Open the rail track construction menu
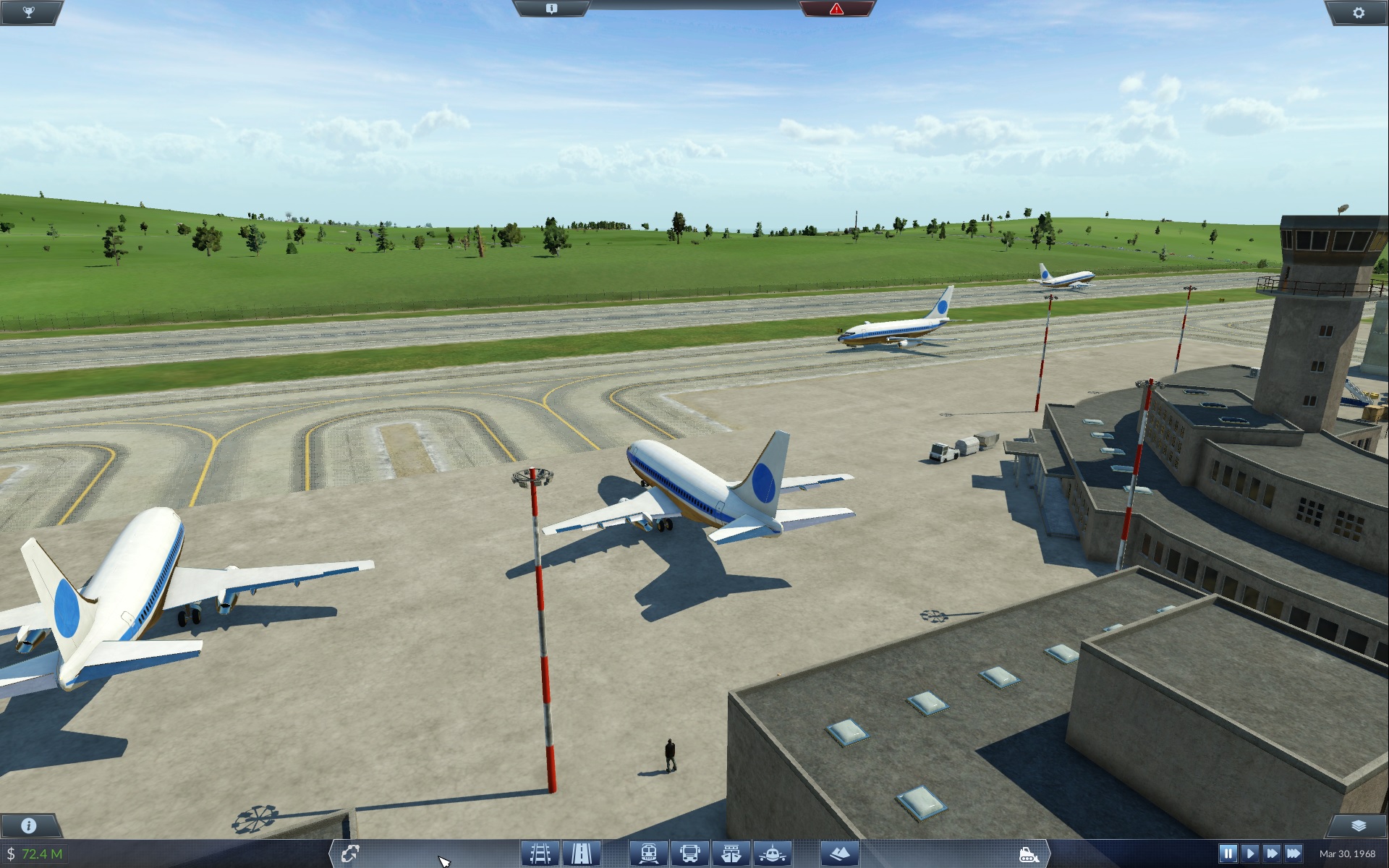 (x=540, y=854)
